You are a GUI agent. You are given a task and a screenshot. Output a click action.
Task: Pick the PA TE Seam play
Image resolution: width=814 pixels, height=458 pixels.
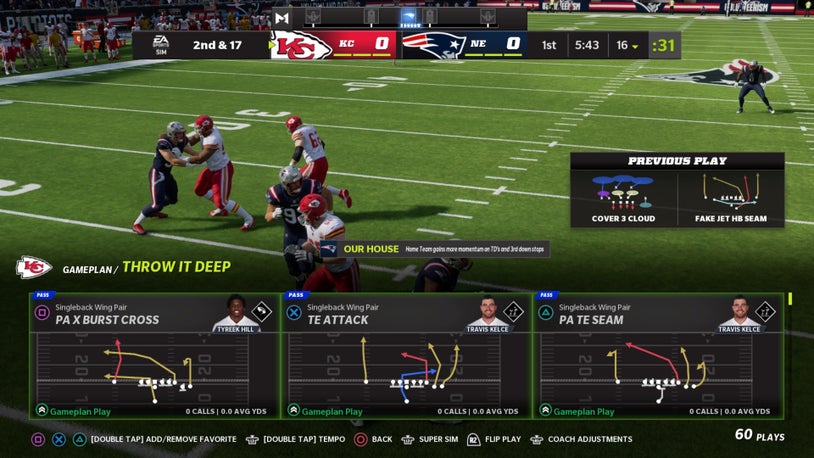pos(658,355)
